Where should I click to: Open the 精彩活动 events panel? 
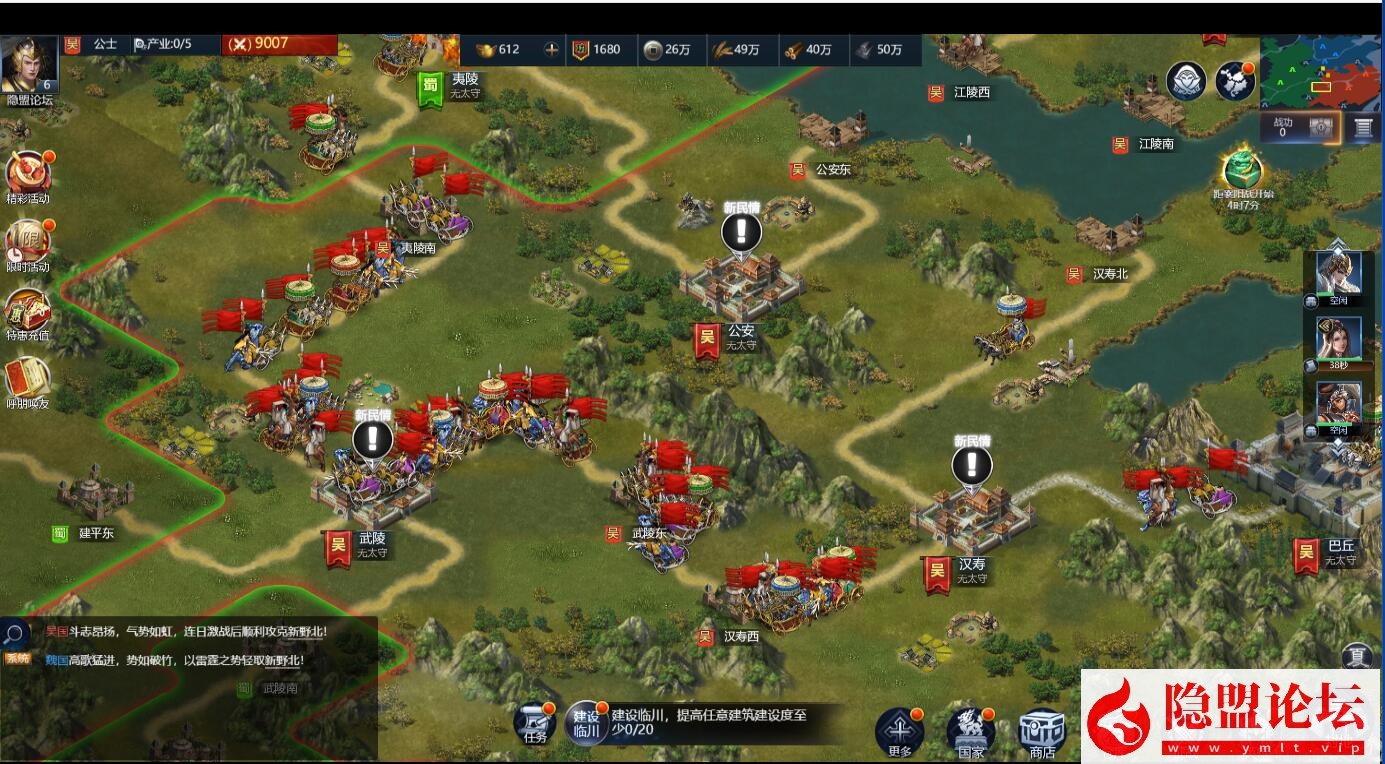(27, 170)
